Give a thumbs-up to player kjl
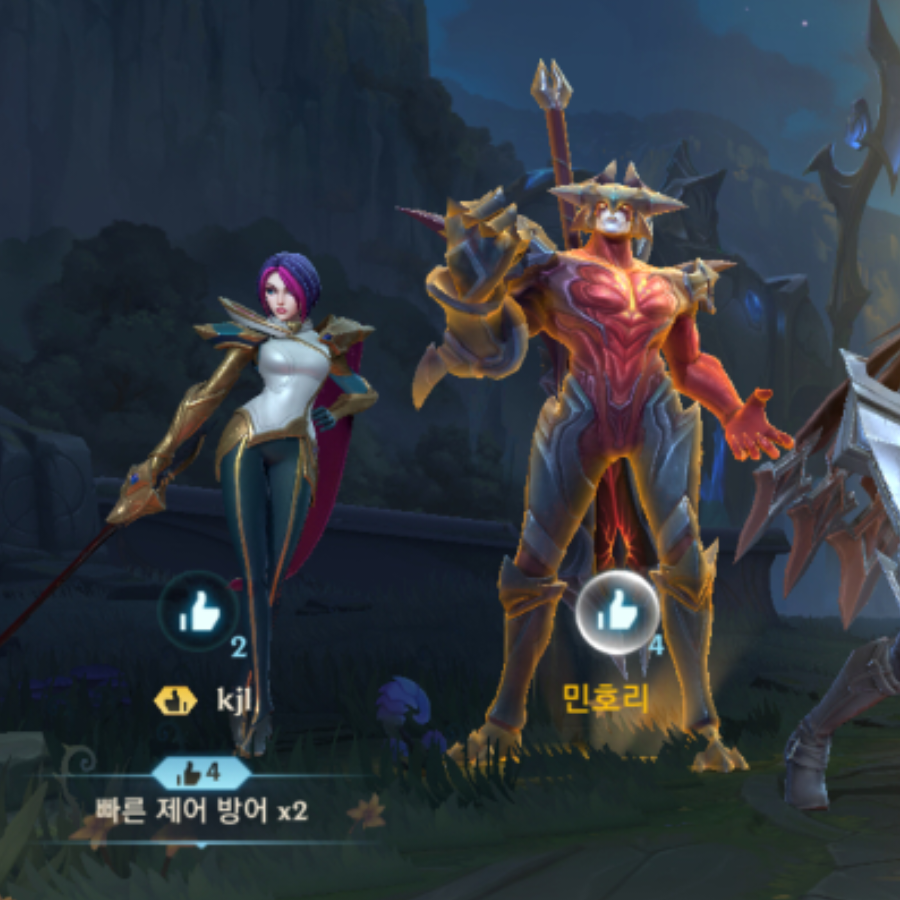This screenshot has width=900, height=900. 198,612
